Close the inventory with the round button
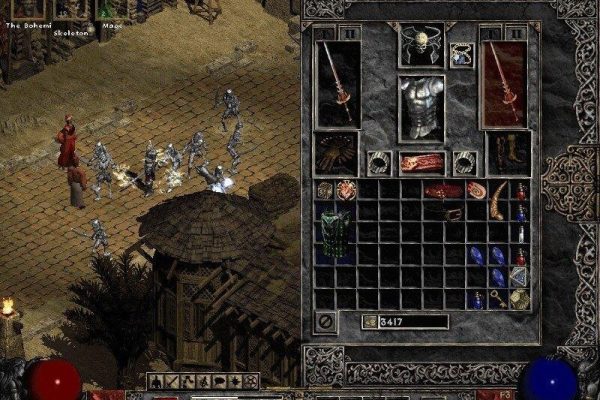The image size is (600, 400). [x=325, y=322]
